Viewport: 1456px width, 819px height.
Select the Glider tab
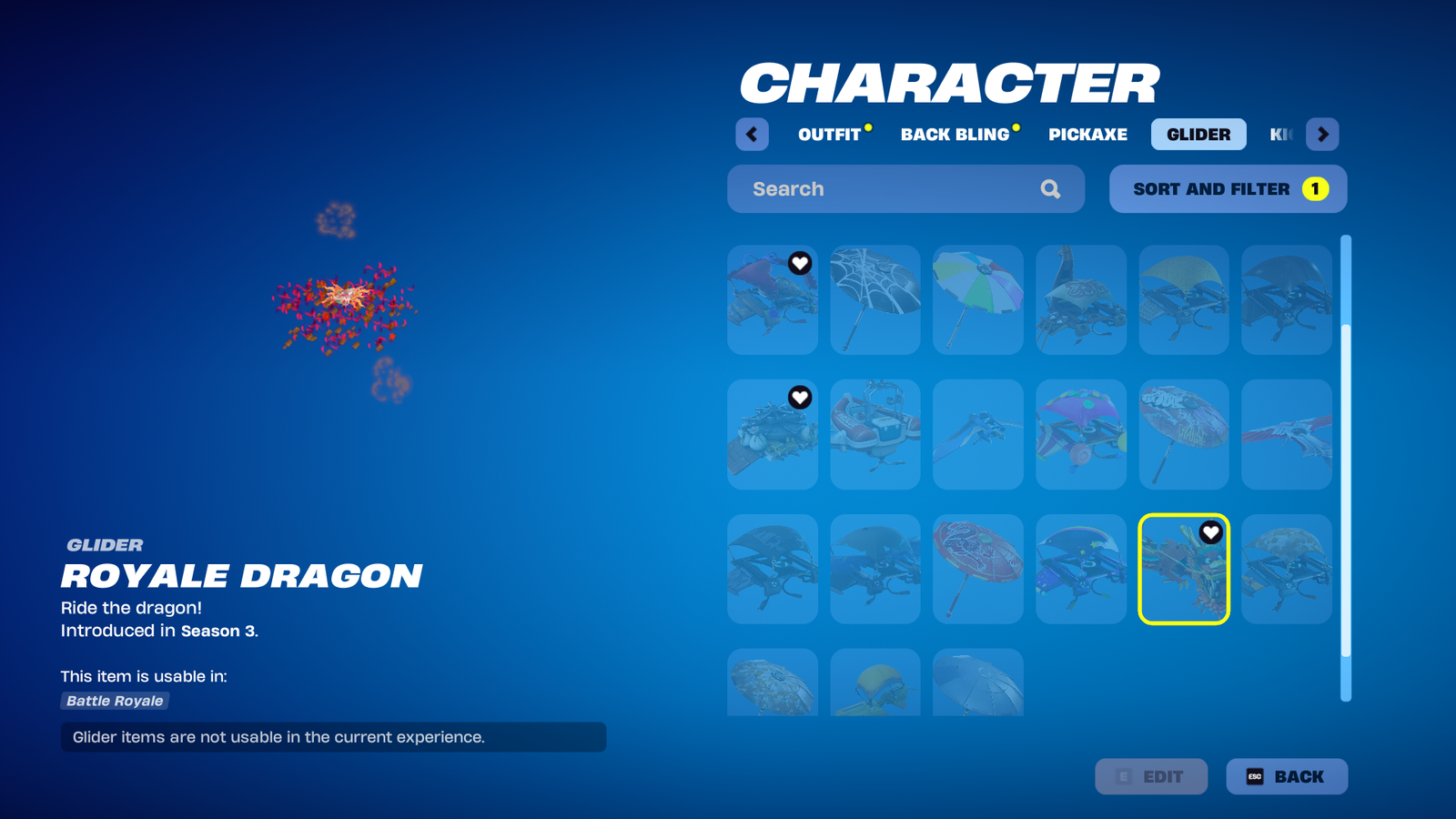pos(1198,135)
